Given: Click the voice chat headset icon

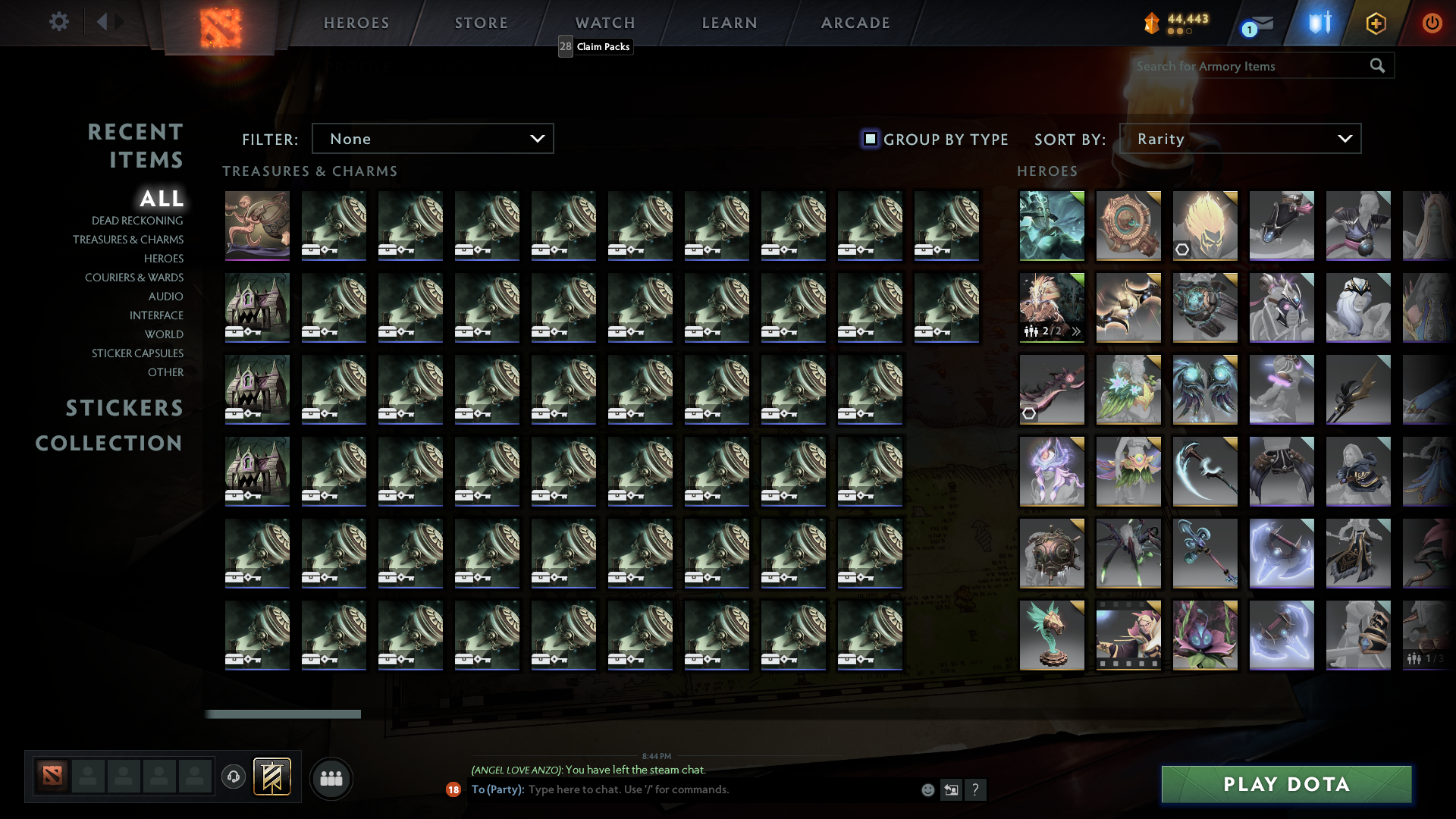Looking at the screenshot, I should pyautogui.click(x=234, y=777).
